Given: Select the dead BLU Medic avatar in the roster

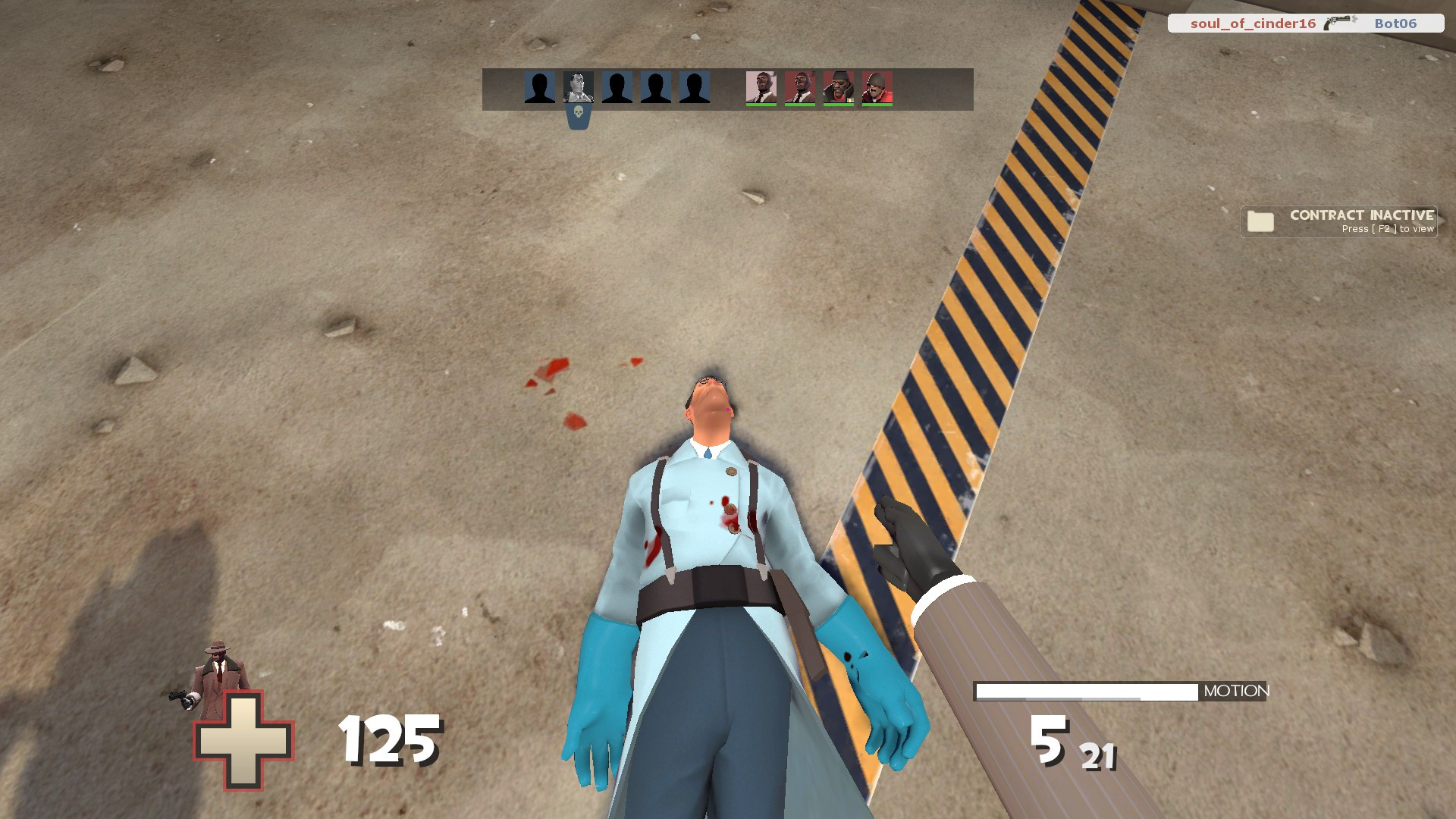Looking at the screenshot, I should pyautogui.click(x=578, y=88).
